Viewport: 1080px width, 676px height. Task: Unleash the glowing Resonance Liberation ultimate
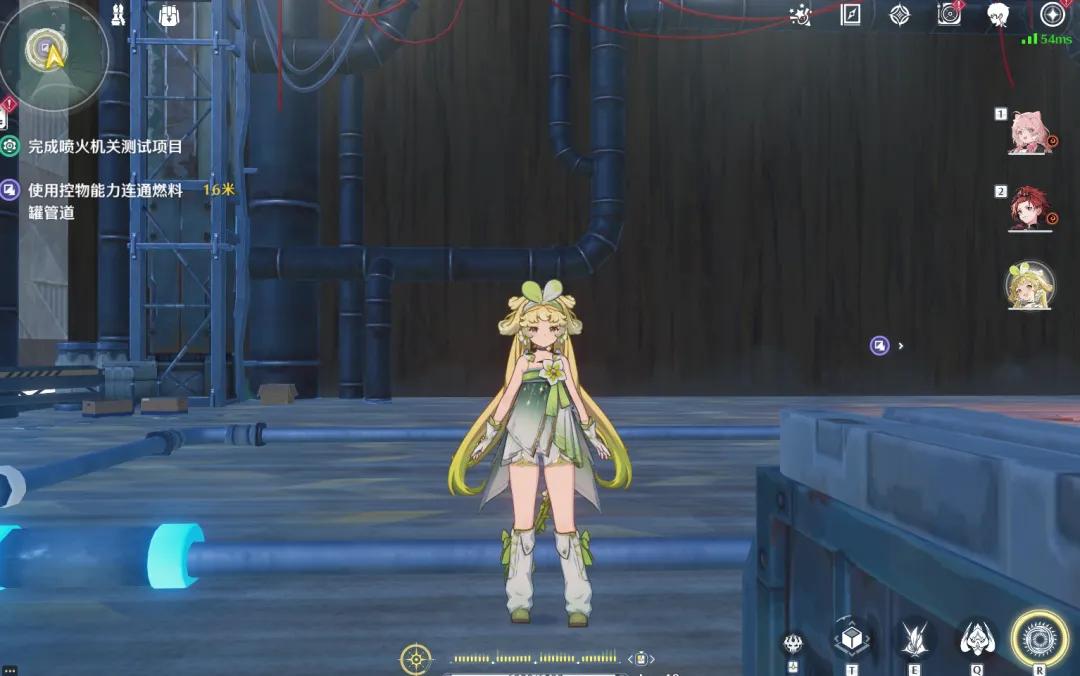point(1040,638)
